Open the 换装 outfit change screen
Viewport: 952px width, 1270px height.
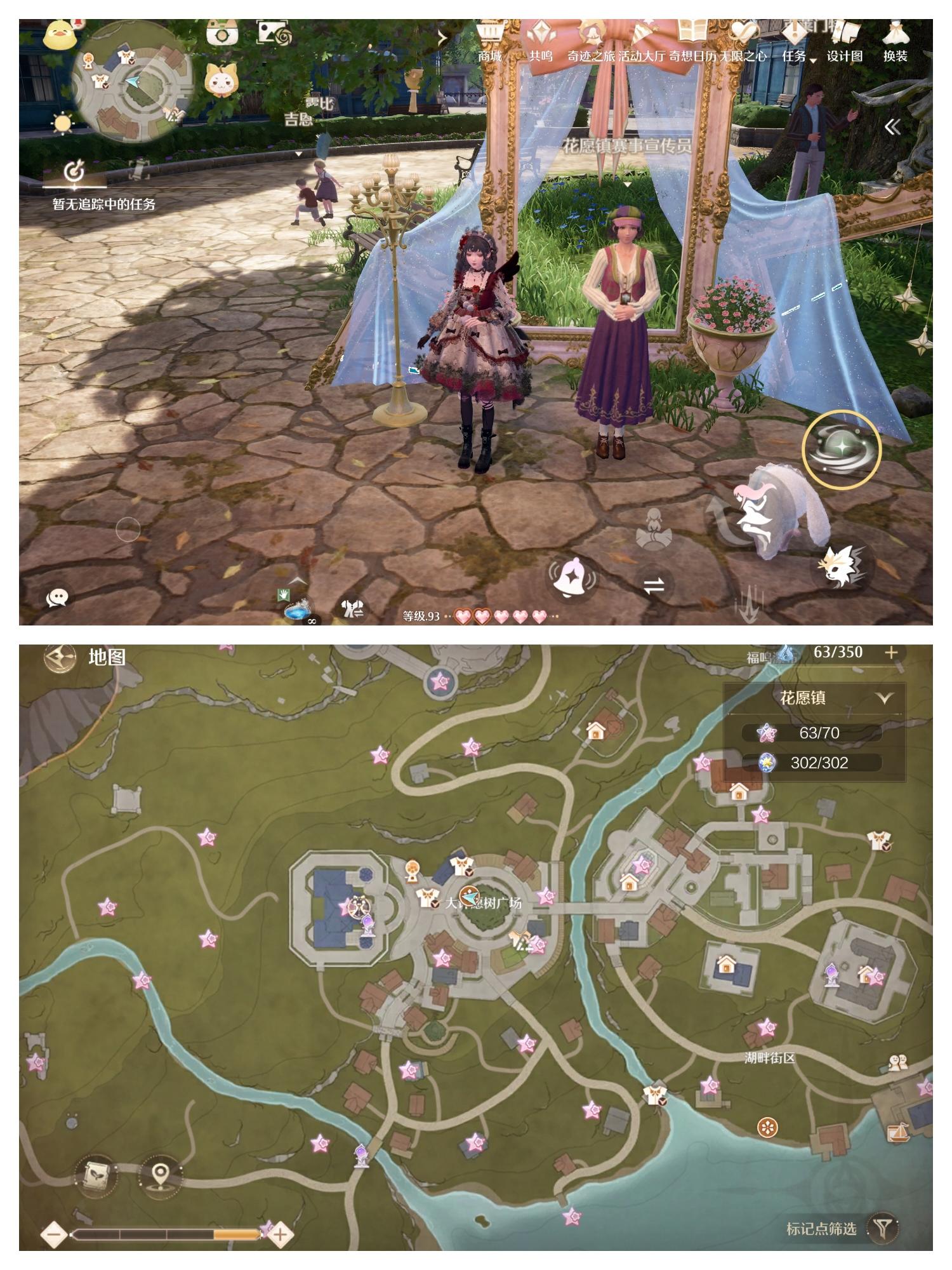coord(895,56)
